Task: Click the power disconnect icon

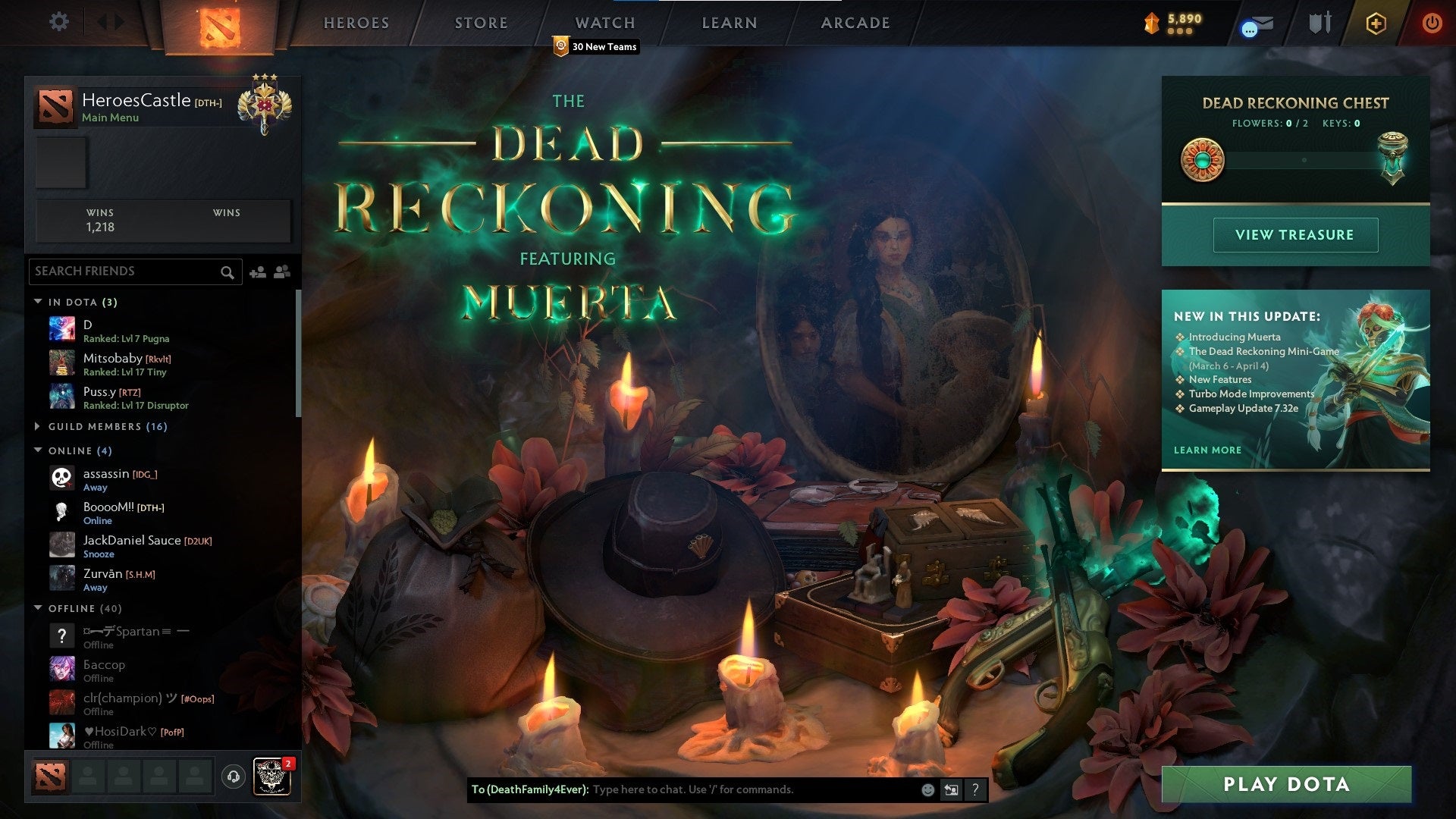Action: [1432, 23]
